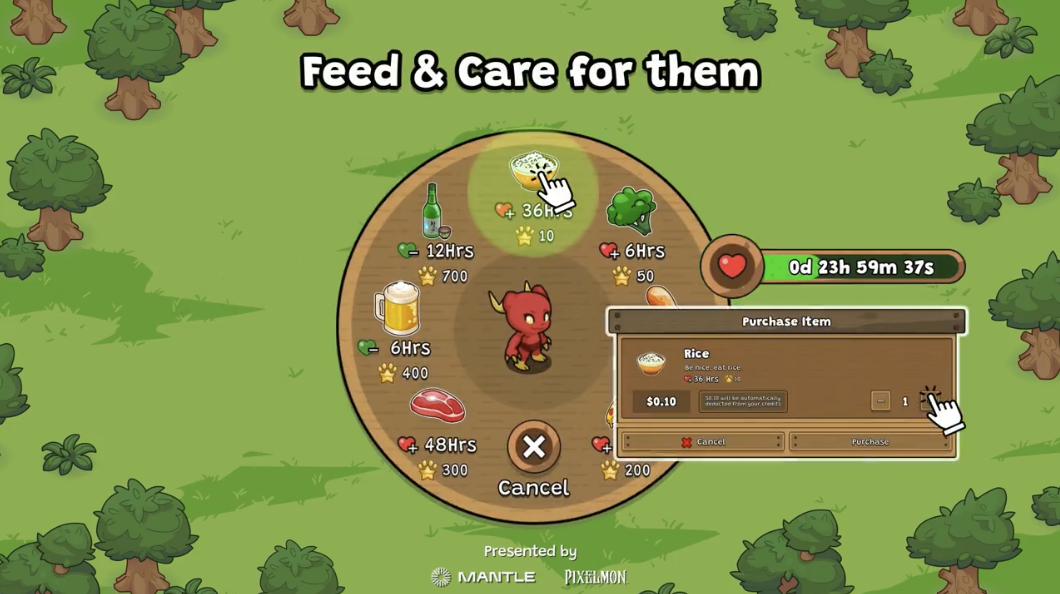Close the food wheel with Cancel
The image size is (1060, 594).
coord(534,447)
